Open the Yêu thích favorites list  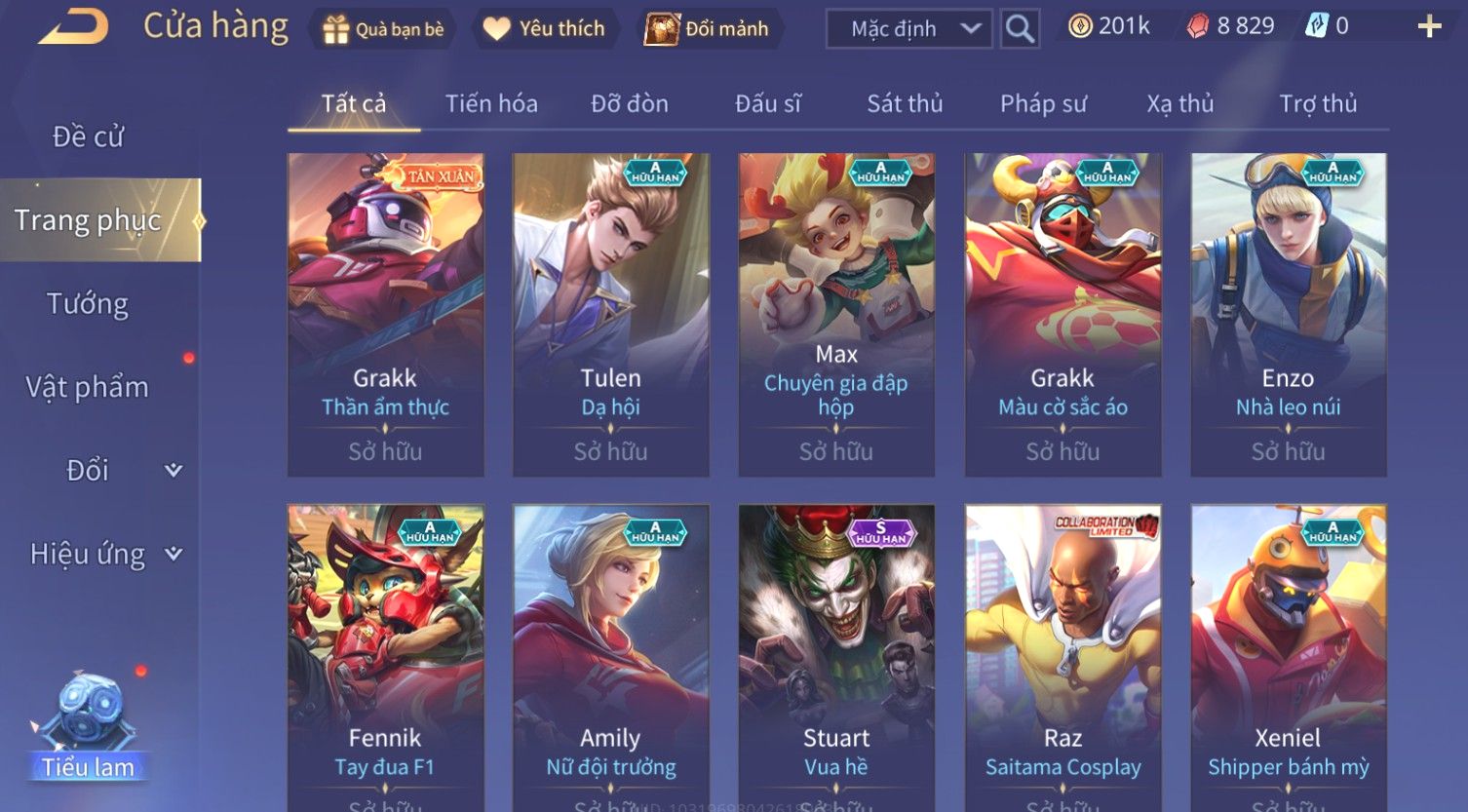coord(544,29)
